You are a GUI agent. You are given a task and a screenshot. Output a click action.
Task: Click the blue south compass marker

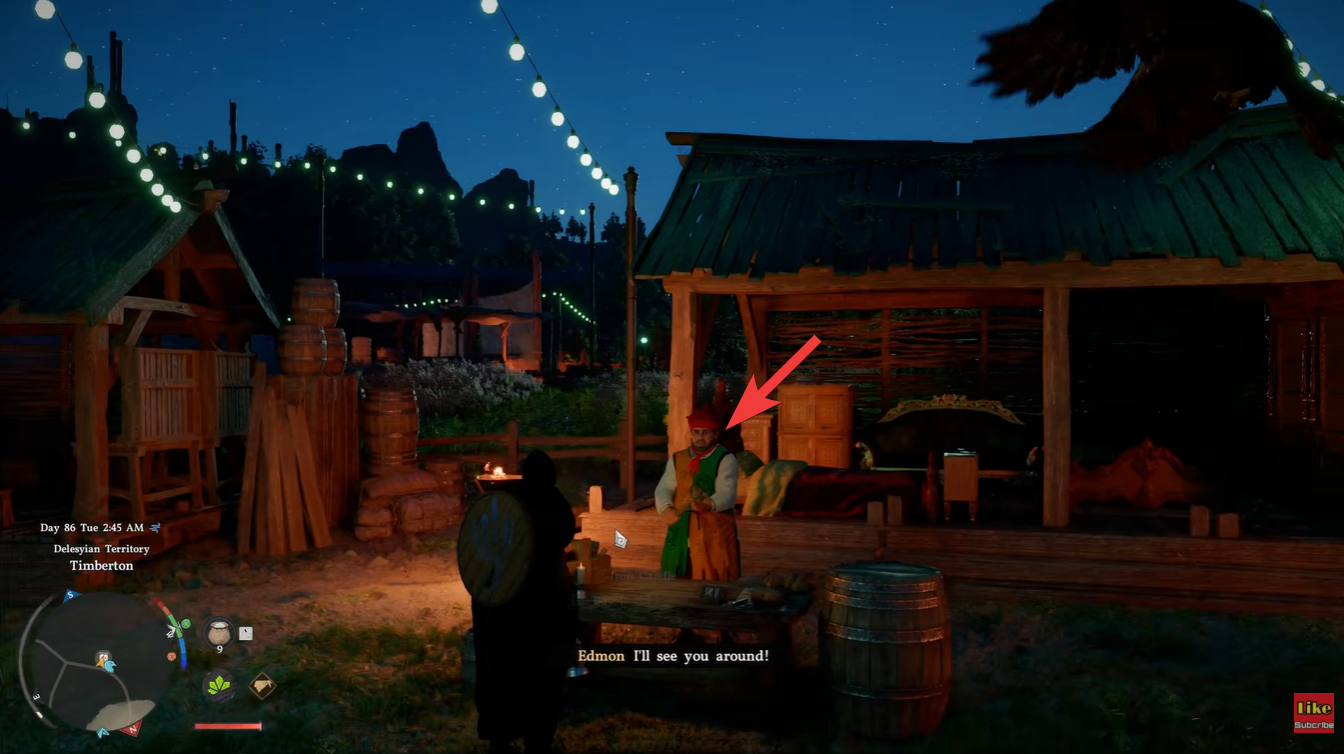[69, 597]
